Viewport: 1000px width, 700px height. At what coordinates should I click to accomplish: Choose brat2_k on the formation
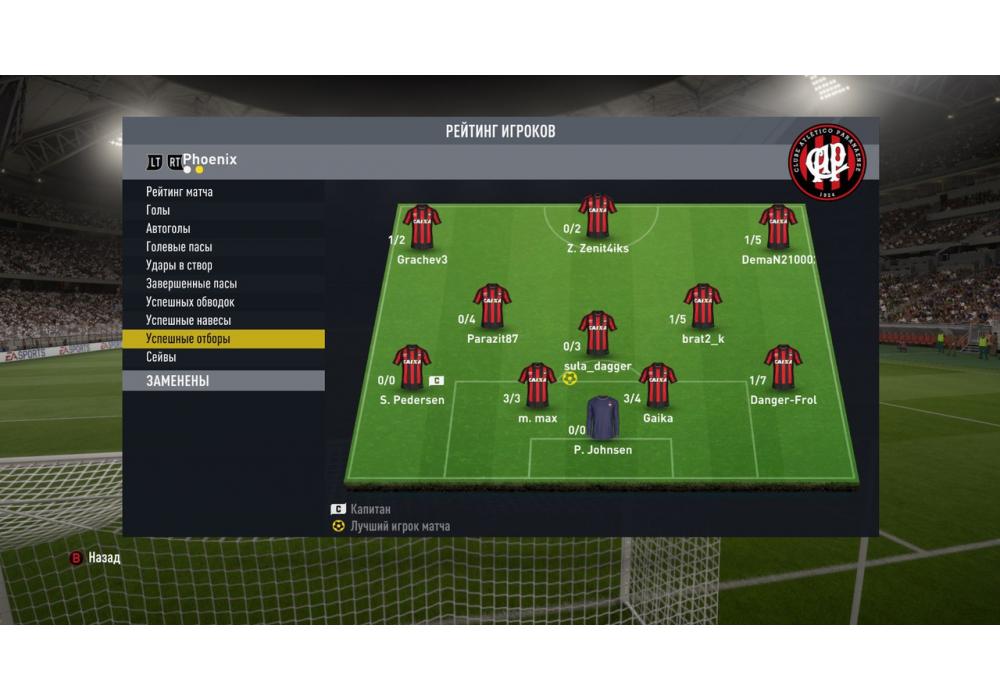[703, 306]
